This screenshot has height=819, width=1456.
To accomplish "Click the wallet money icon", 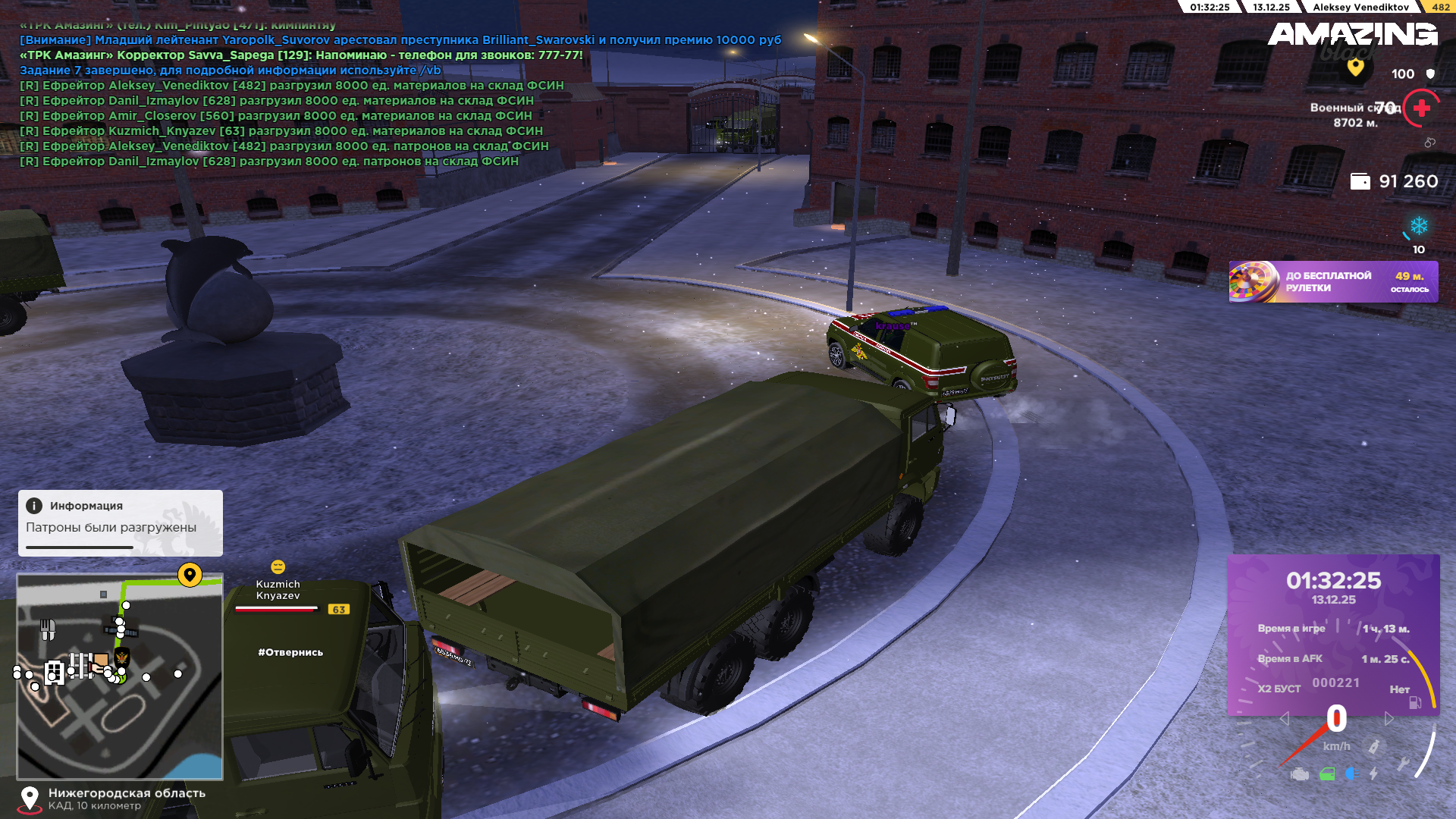I will [1360, 182].
